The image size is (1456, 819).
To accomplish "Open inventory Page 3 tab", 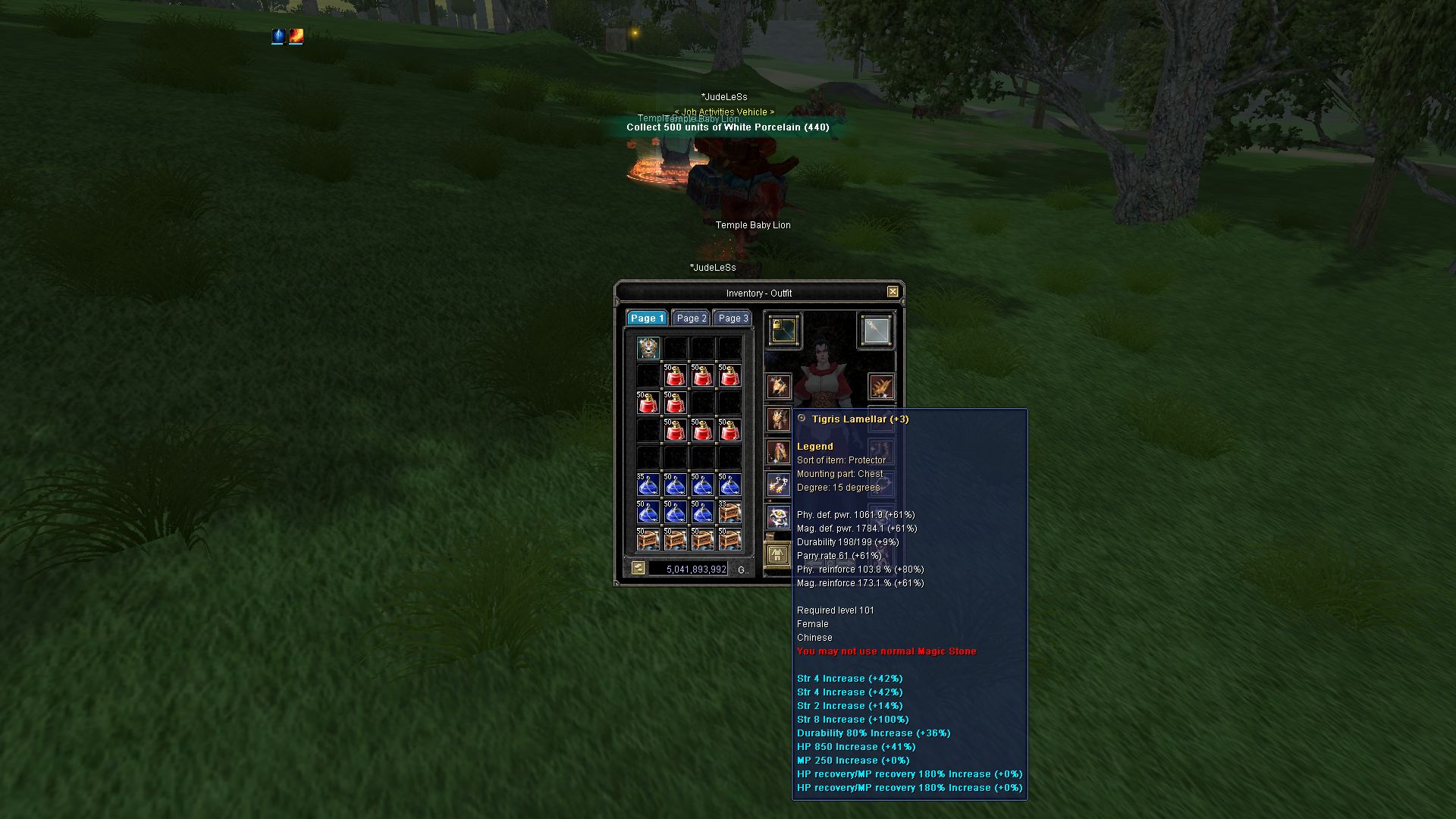I will [x=733, y=318].
